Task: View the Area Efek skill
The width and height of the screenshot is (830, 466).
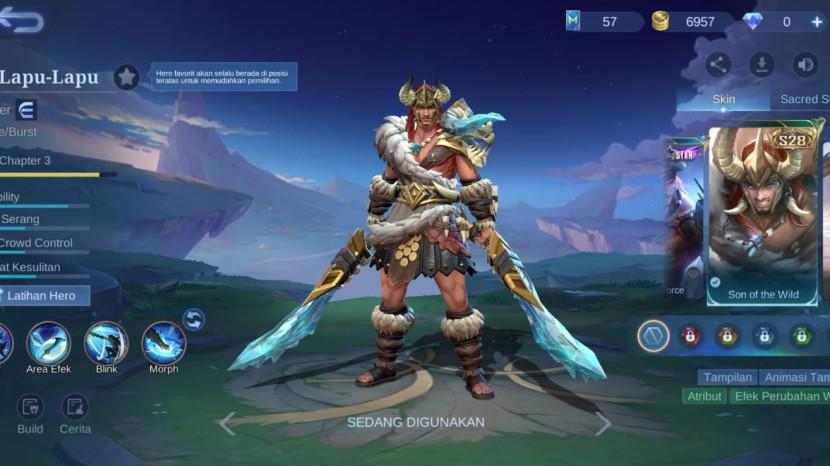Action: (x=48, y=343)
